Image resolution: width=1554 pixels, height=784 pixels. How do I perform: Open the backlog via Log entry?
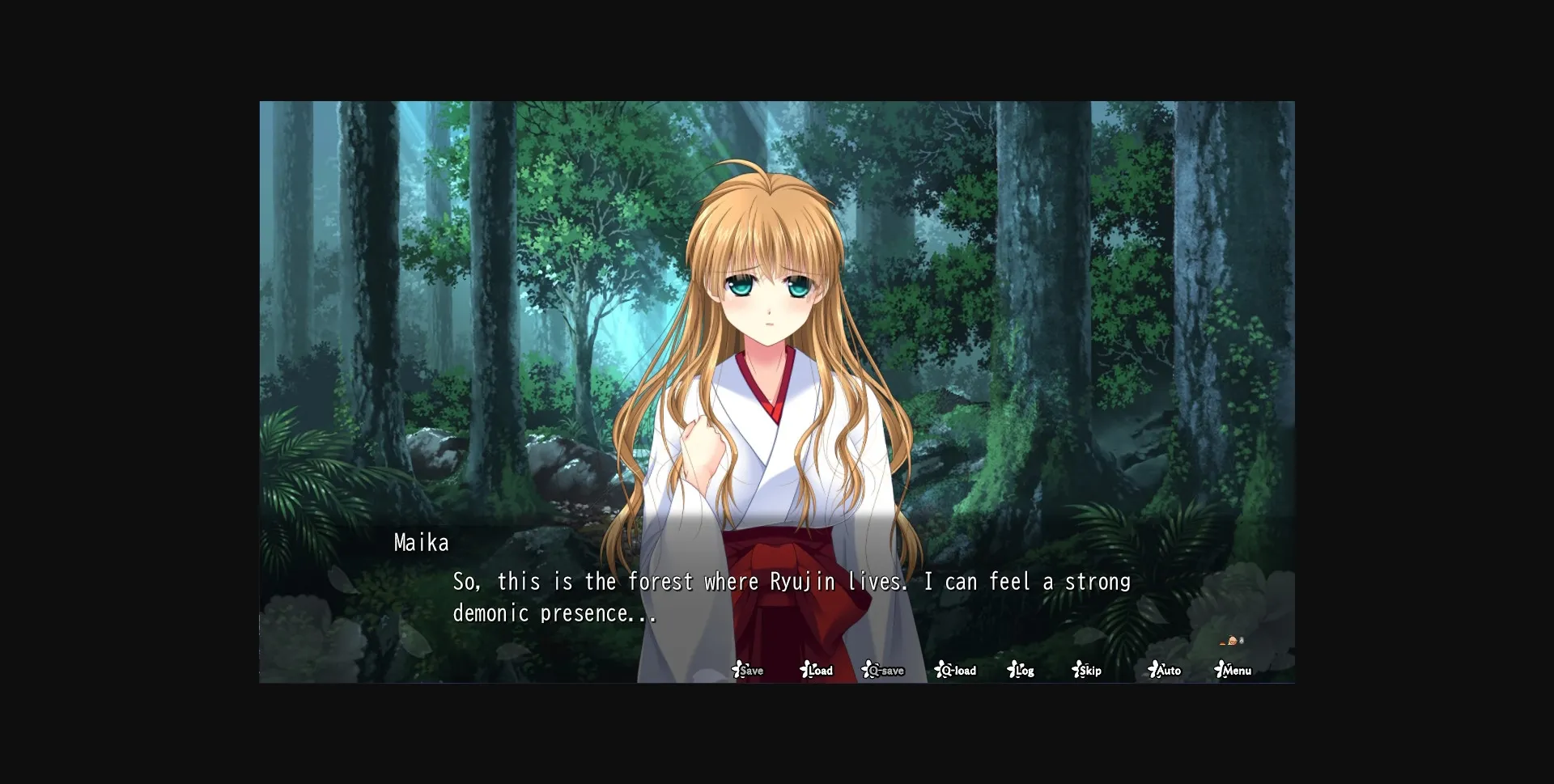[1023, 670]
